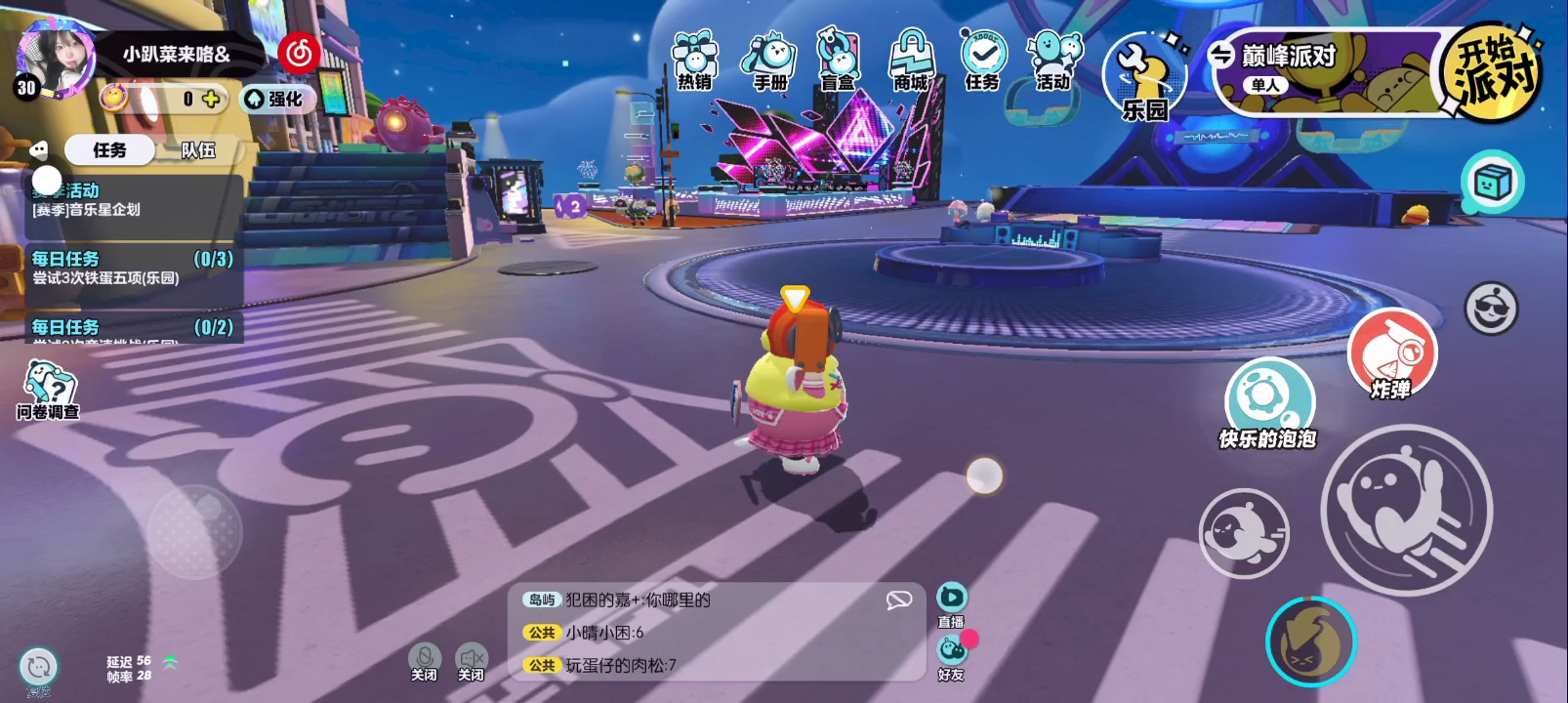Screen dimensions: 1568x703
Task: Open the 强化 enhance button
Action: pos(274,99)
